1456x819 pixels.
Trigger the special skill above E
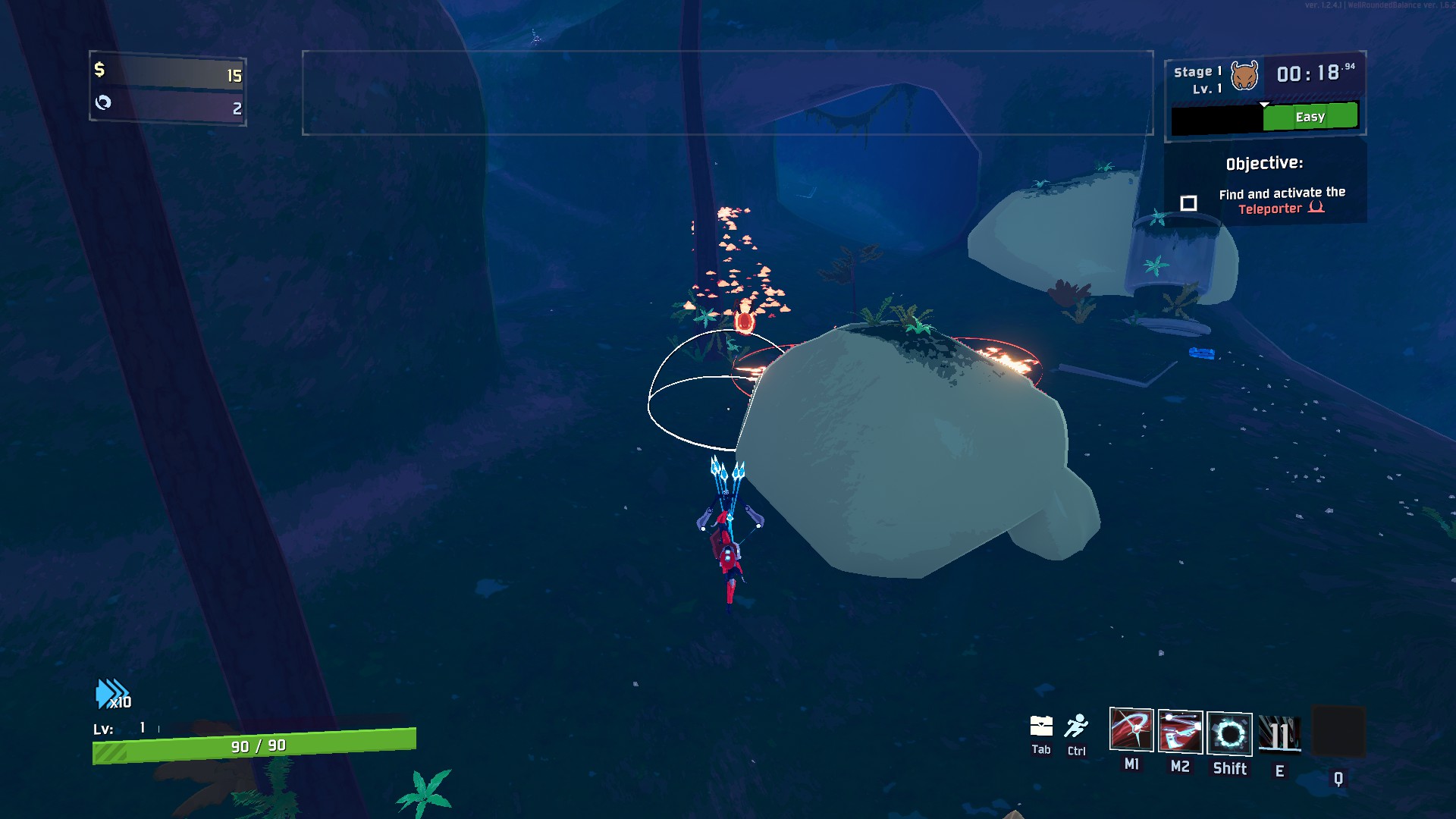1279,735
